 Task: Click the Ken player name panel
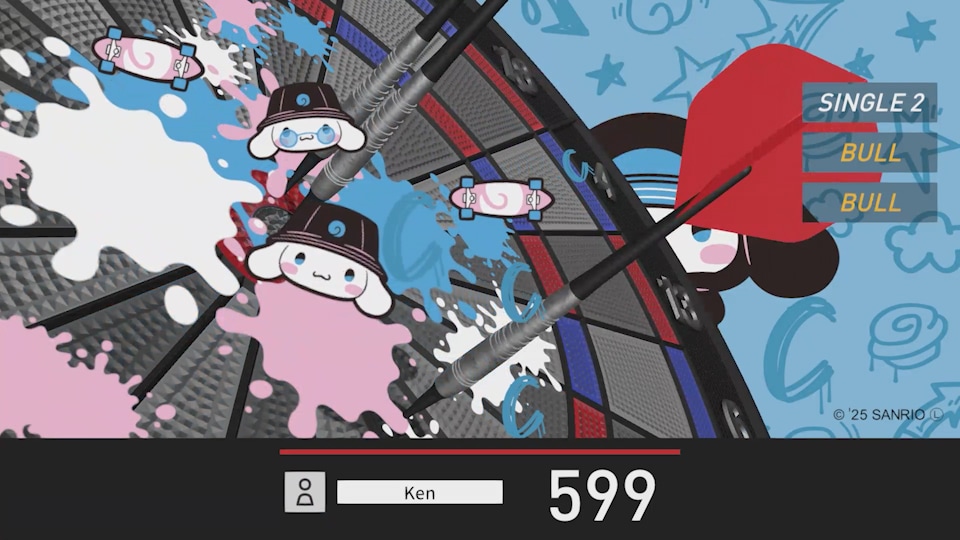(420, 492)
